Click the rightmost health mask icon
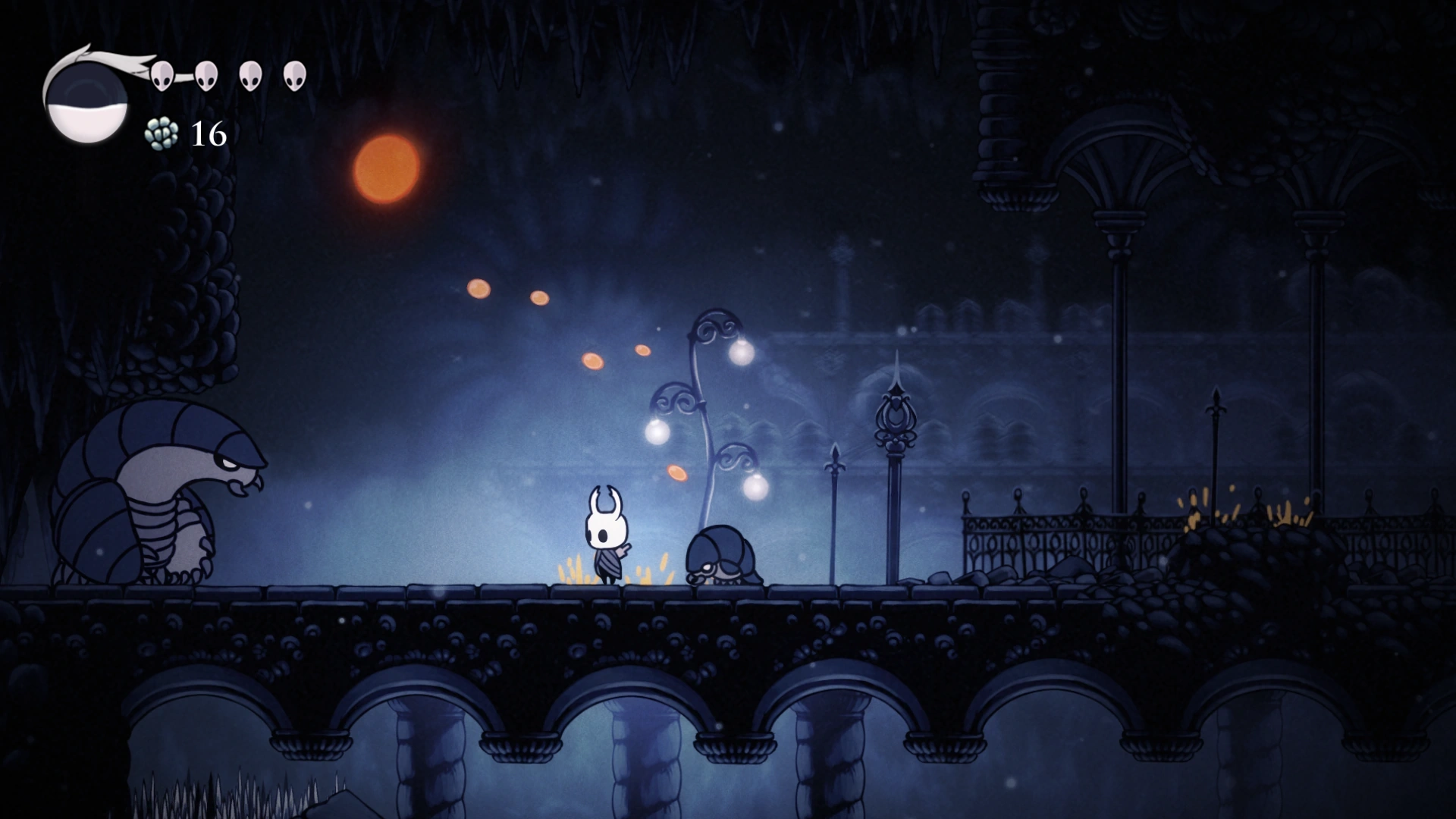Viewport: 1456px width, 819px height. 295,74
